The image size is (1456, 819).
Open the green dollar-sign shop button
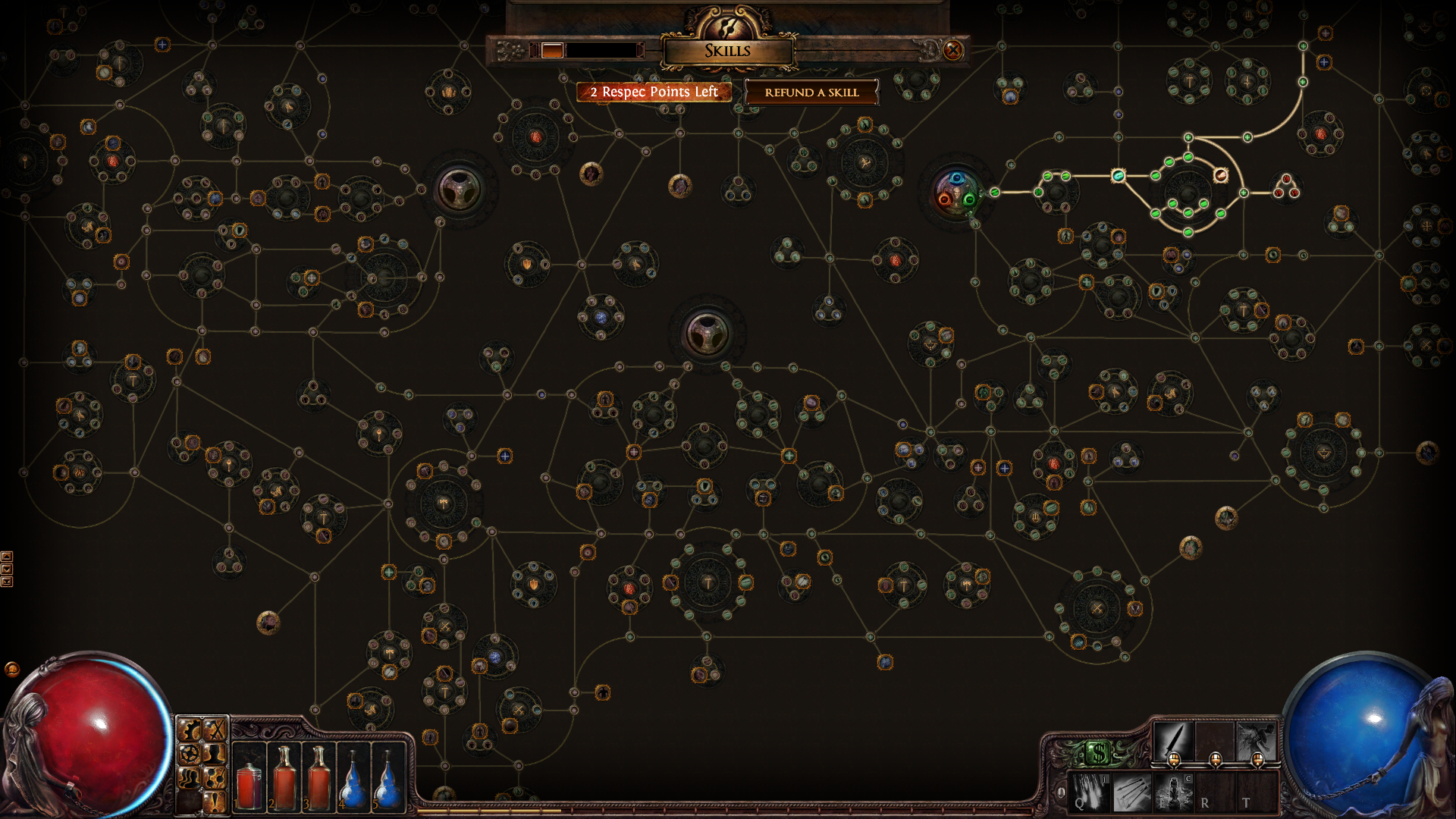click(1097, 753)
